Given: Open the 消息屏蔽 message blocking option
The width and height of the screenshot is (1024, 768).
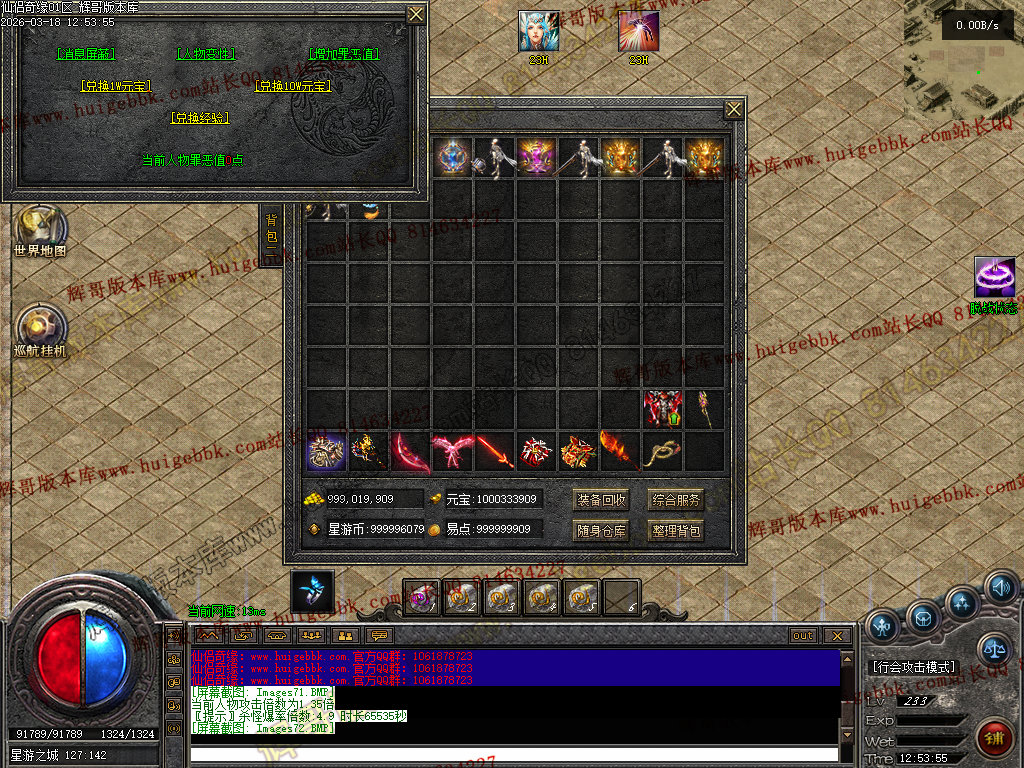Looking at the screenshot, I should click(x=86, y=54).
